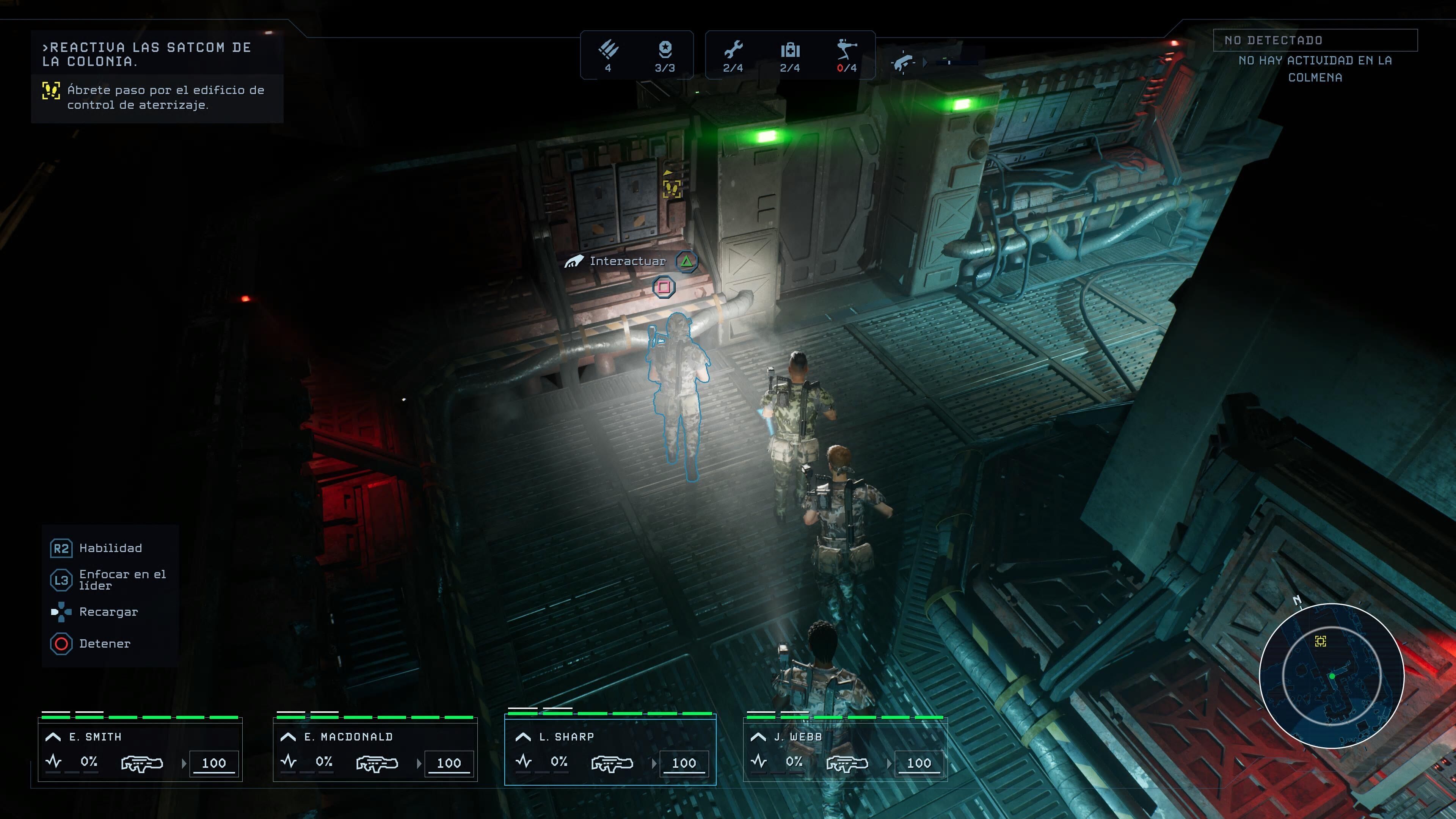Click the medkit supply icon
The width and height of the screenshot is (1456, 819).
[789, 50]
